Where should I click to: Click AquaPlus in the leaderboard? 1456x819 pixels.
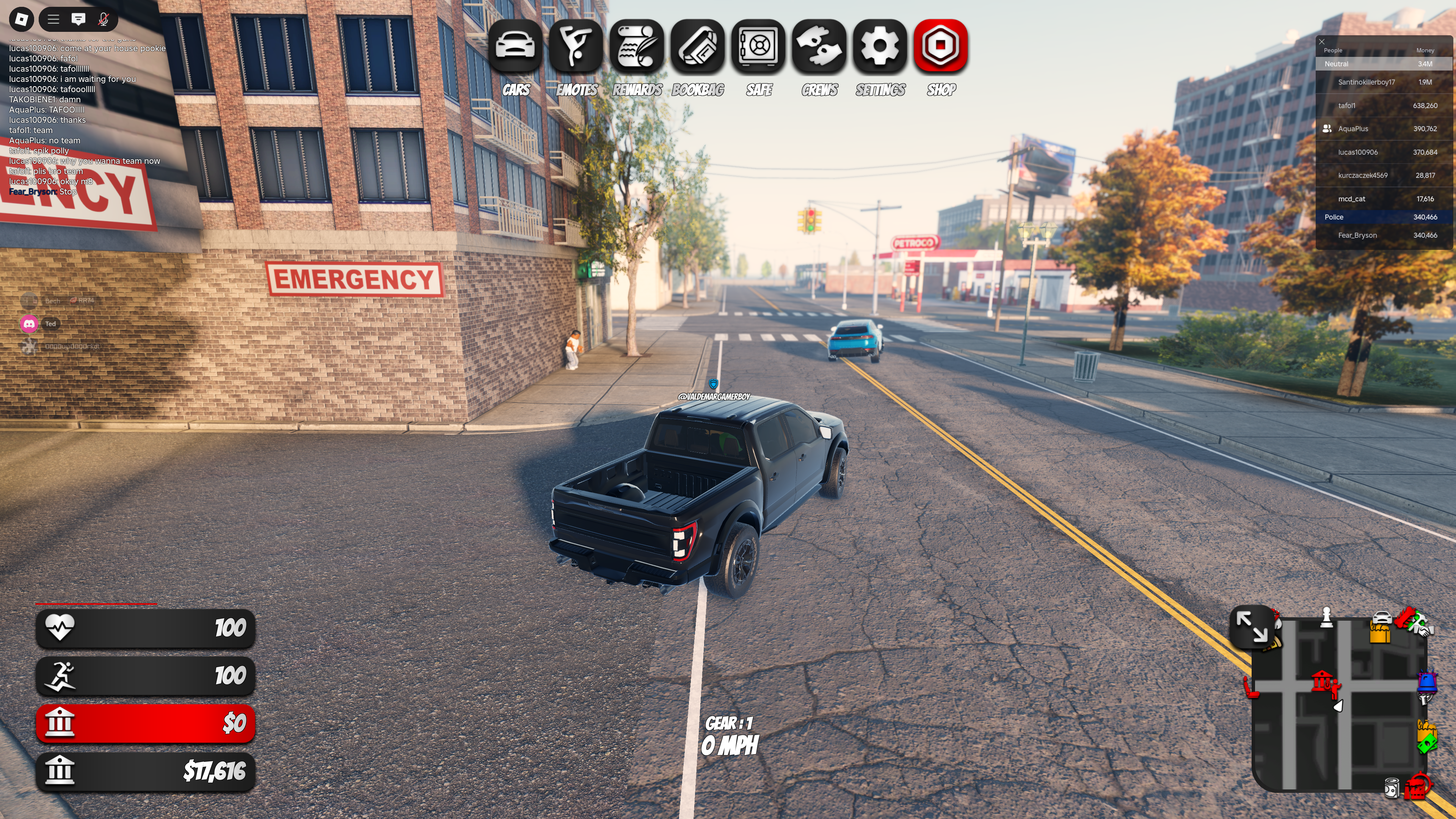click(1353, 129)
